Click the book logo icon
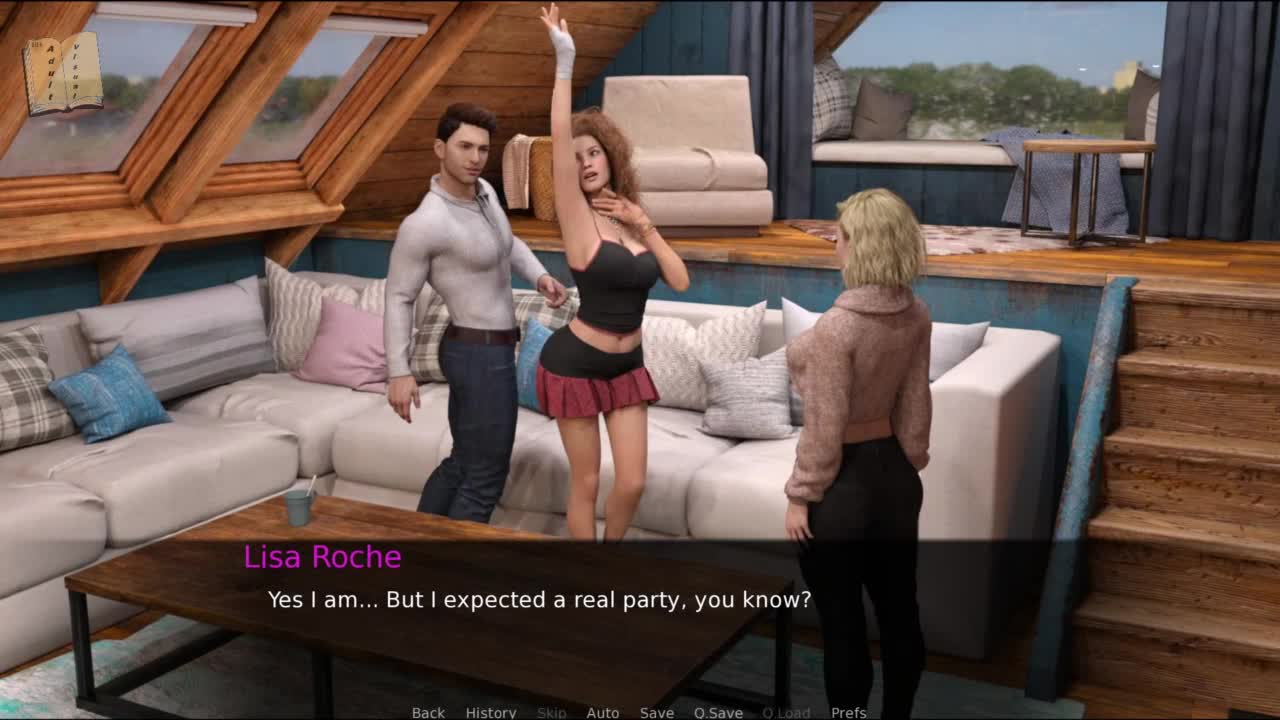1280x720 pixels. [x=62, y=73]
